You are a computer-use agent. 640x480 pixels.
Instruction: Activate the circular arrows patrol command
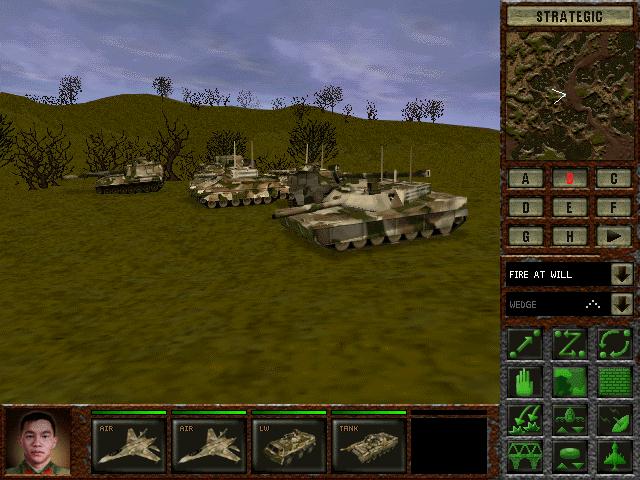614,343
